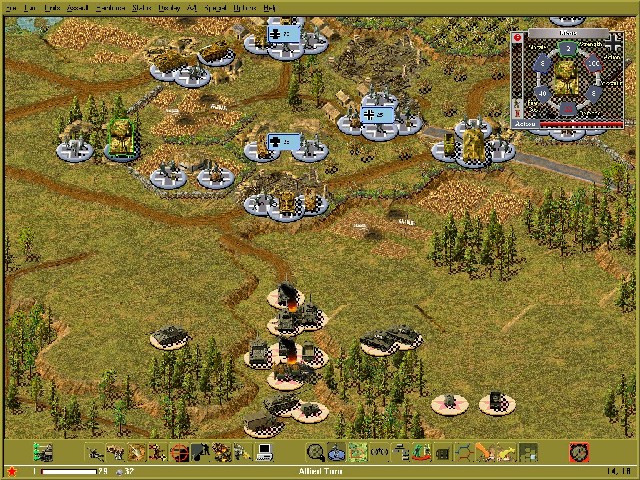This screenshot has height=480, width=640.
Task: Open the Help menu
Action: click(x=268, y=7)
